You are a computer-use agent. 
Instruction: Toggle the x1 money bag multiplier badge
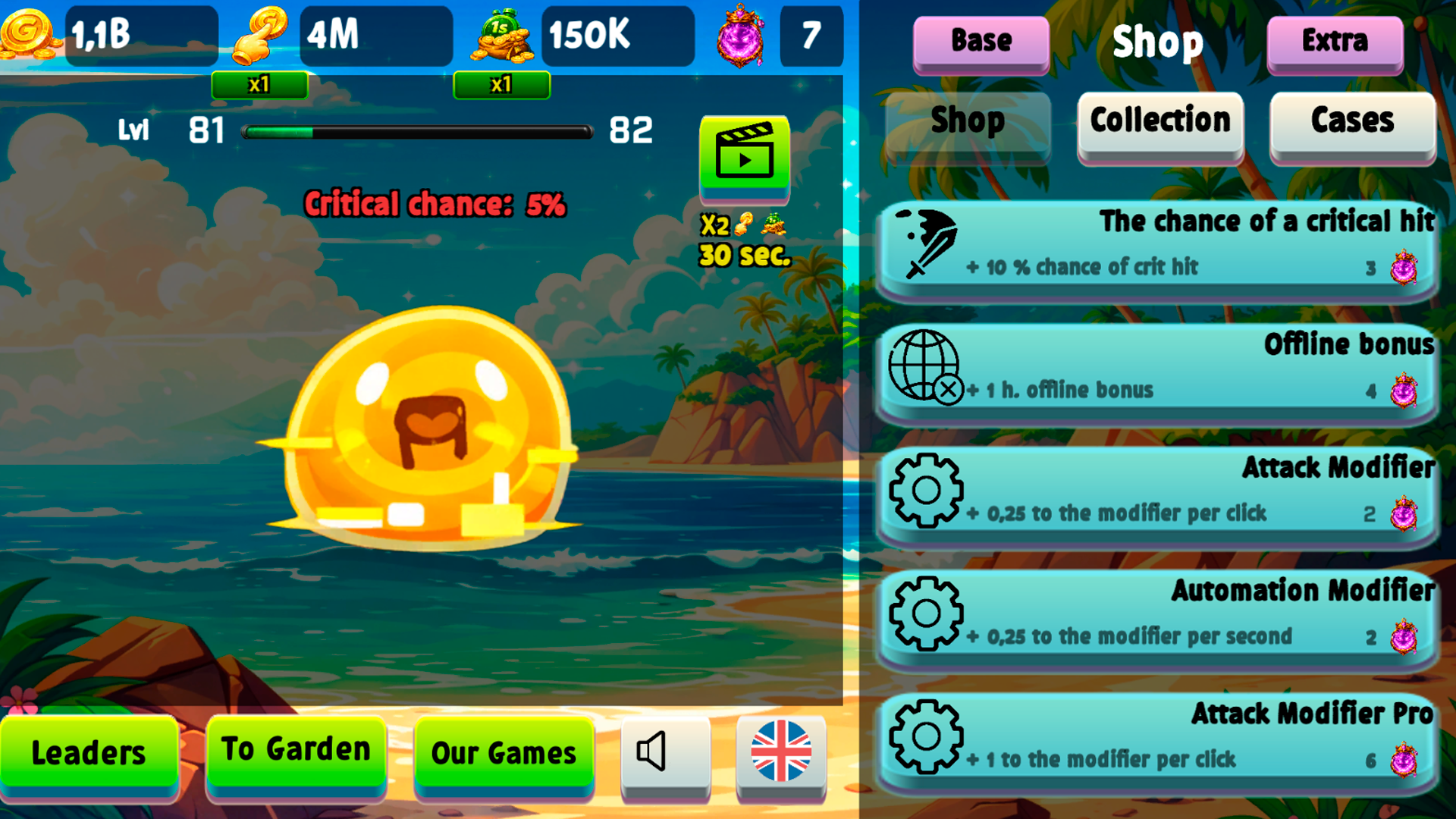tap(501, 85)
